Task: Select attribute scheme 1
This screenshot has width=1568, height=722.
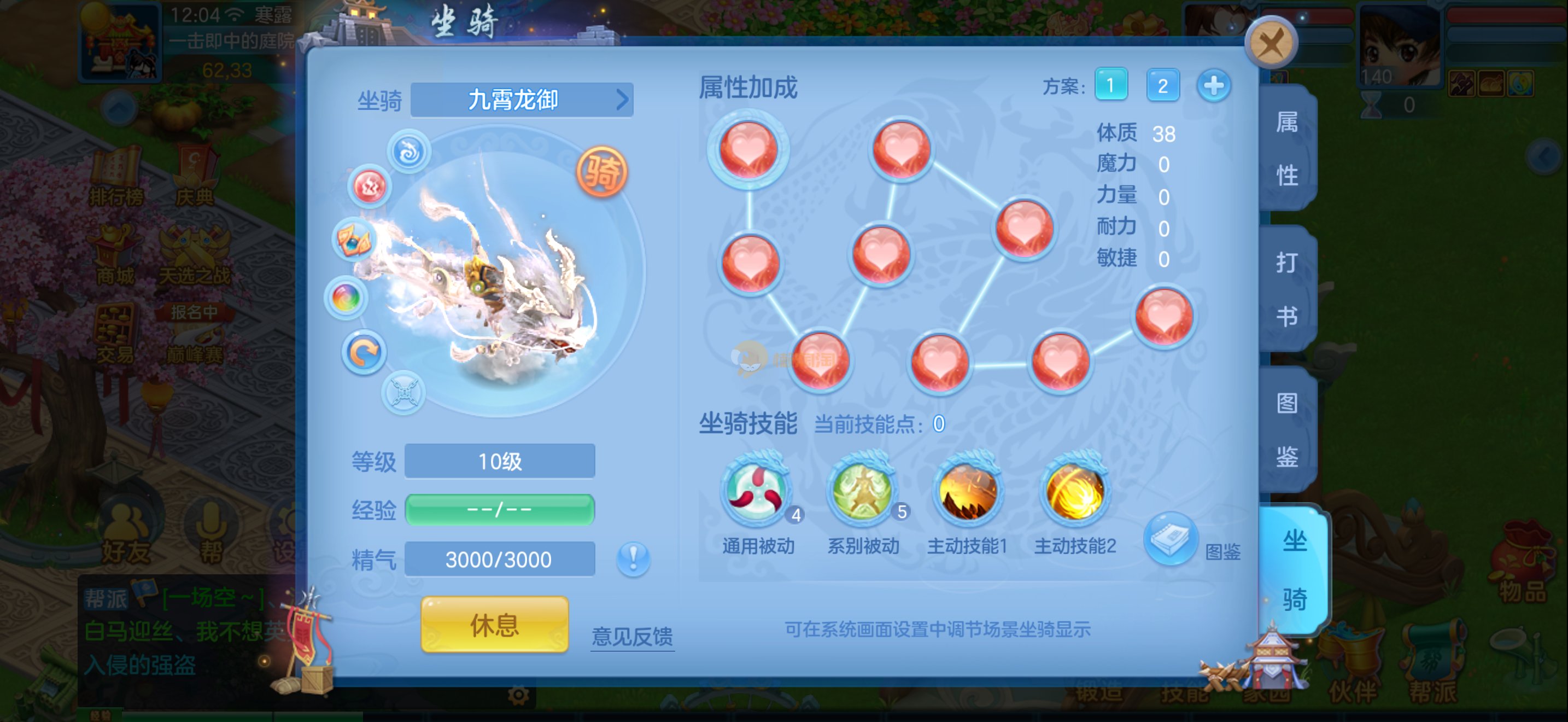Action: [1110, 85]
